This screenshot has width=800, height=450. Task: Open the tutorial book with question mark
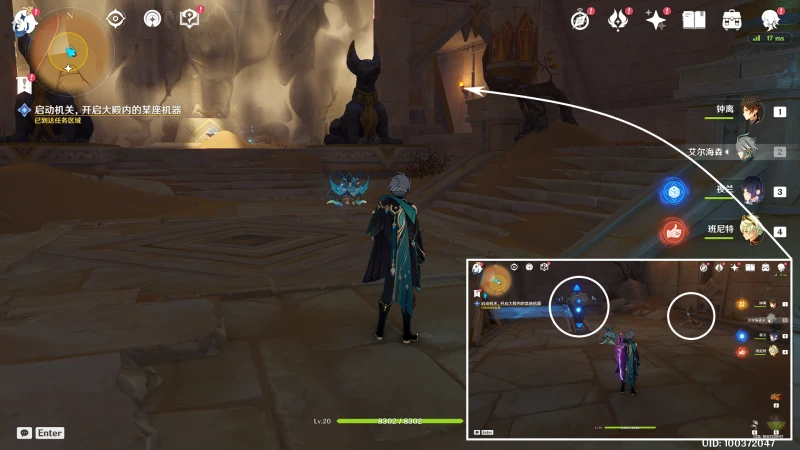(x=189, y=19)
